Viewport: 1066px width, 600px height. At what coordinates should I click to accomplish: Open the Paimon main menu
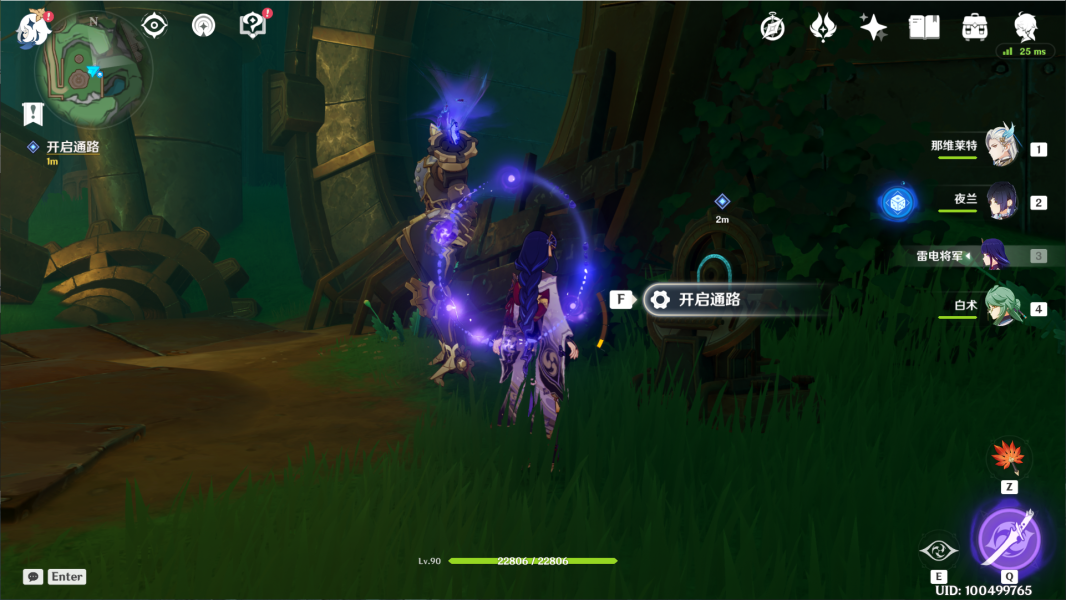[32, 27]
